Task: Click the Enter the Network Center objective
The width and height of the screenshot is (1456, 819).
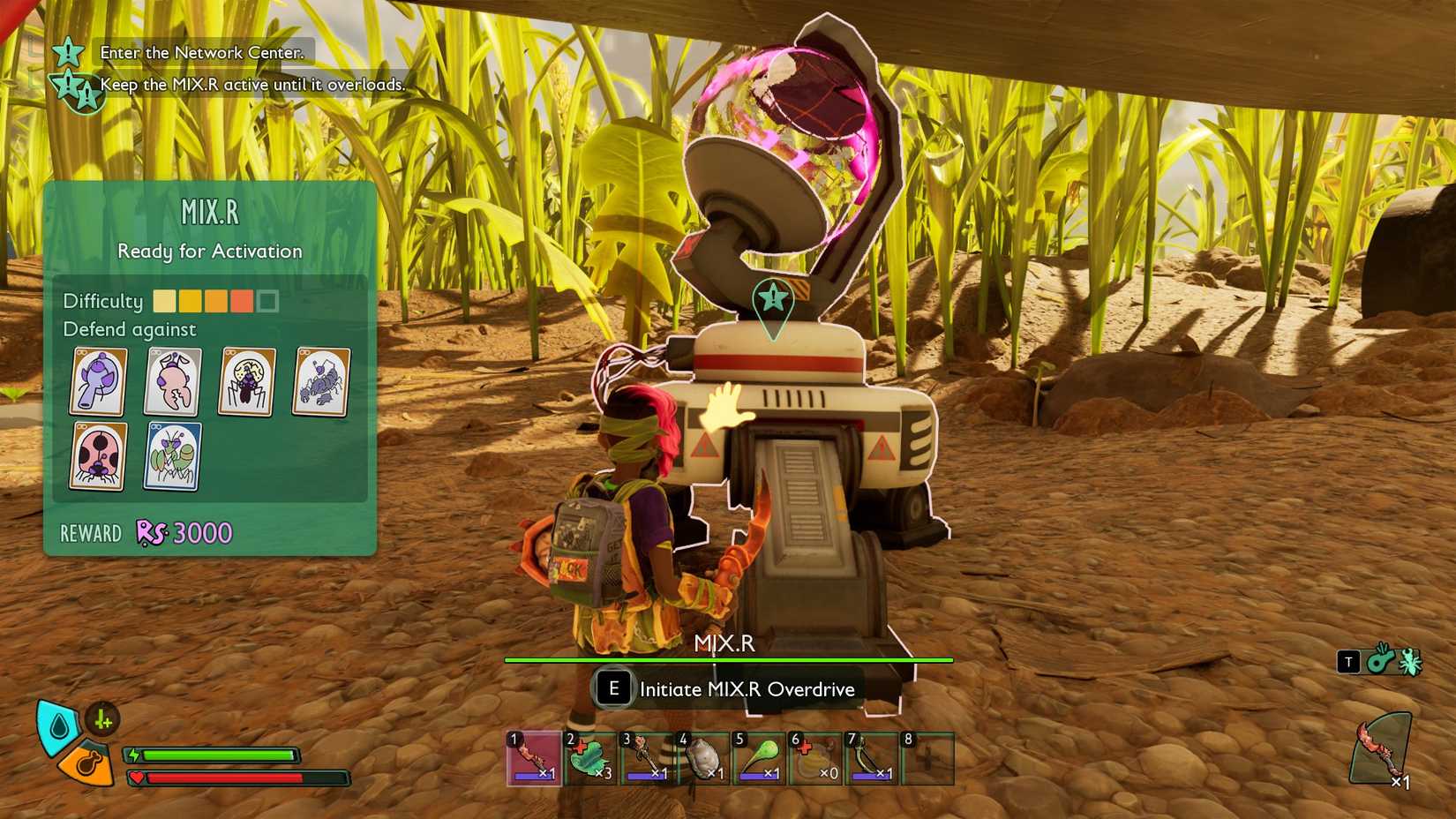Action: 201,52
